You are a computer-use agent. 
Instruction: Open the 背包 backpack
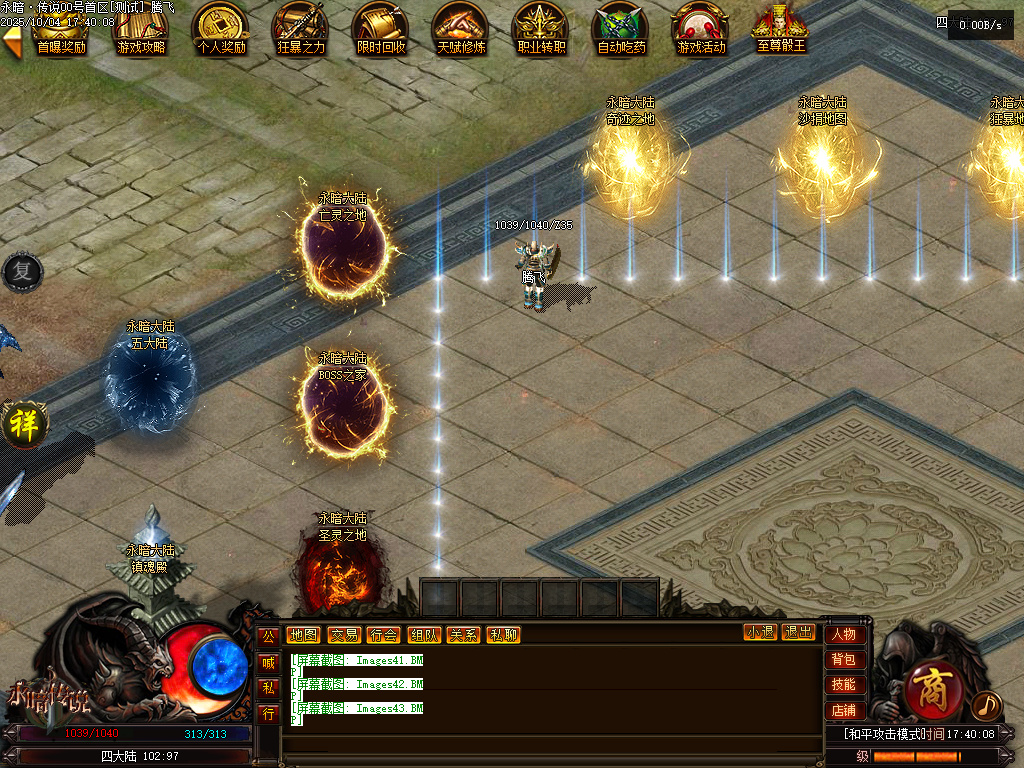point(844,660)
